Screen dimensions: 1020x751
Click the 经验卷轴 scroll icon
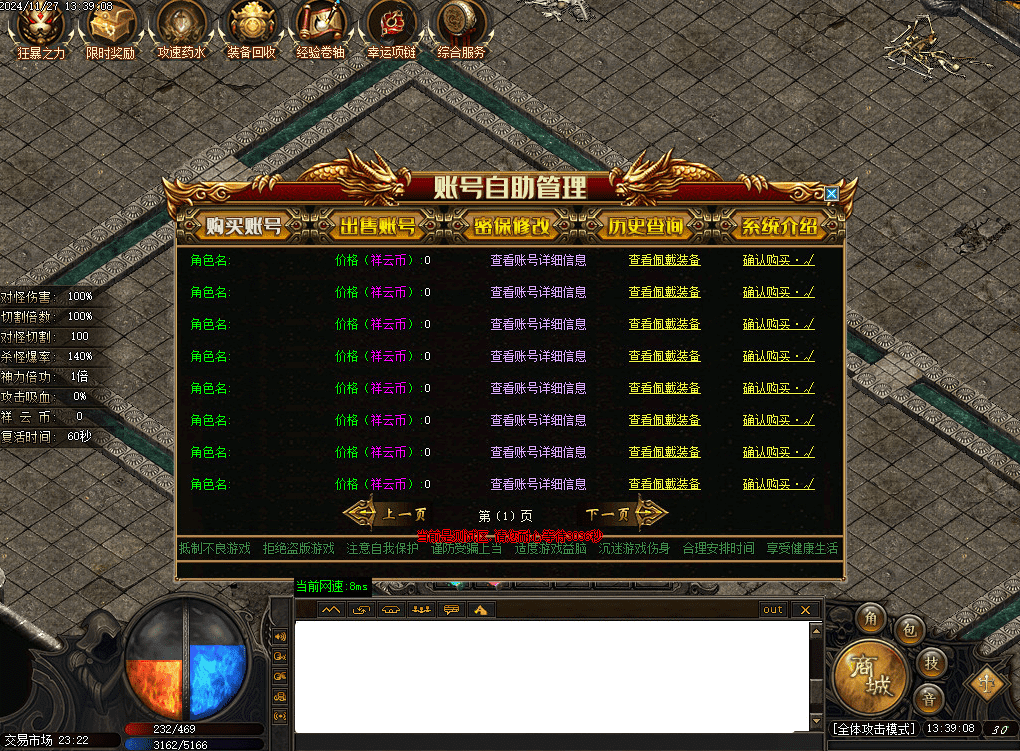(x=321, y=23)
